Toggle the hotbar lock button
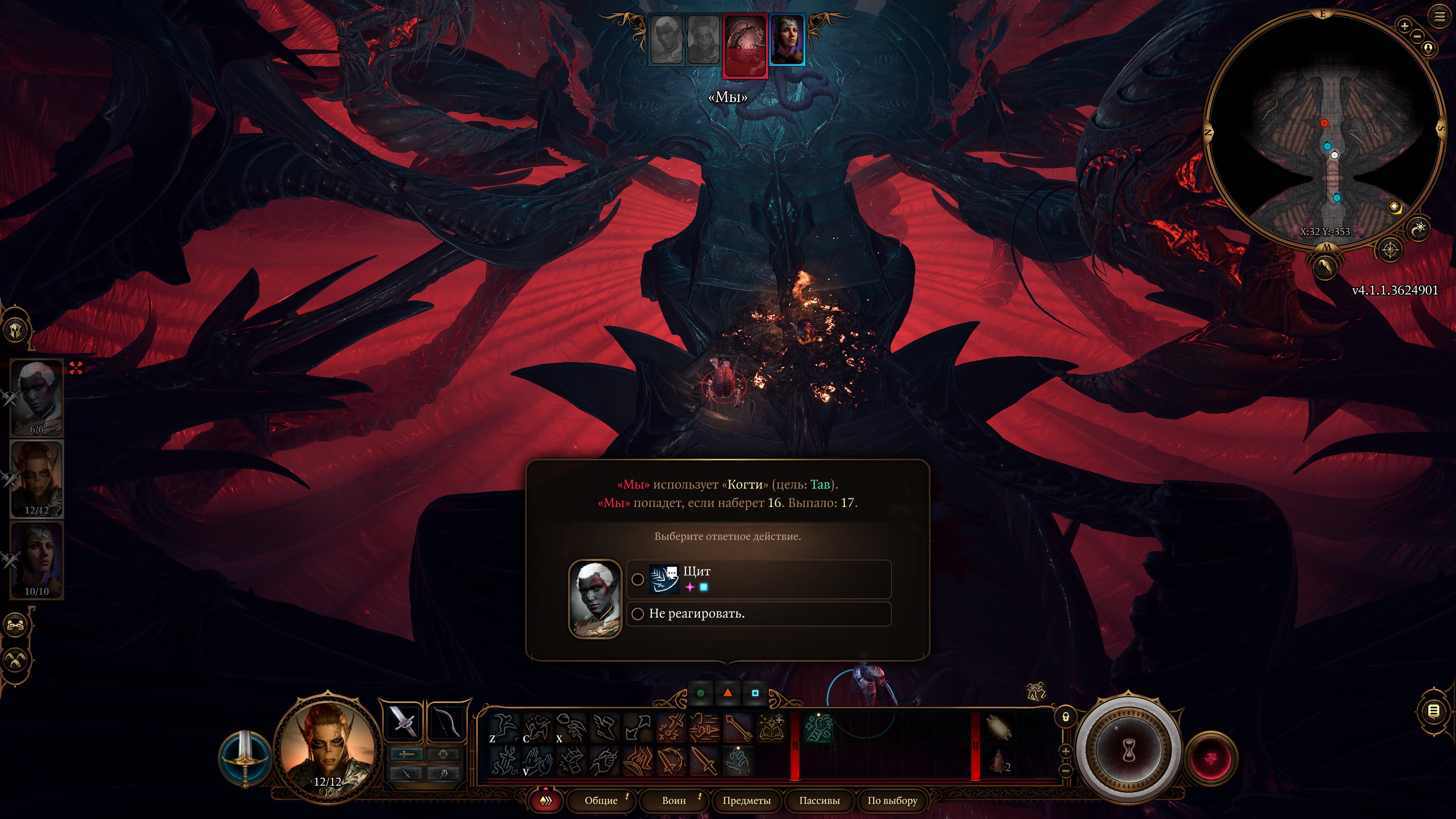The width and height of the screenshot is (1456, 819). (x=1066, y=717)
